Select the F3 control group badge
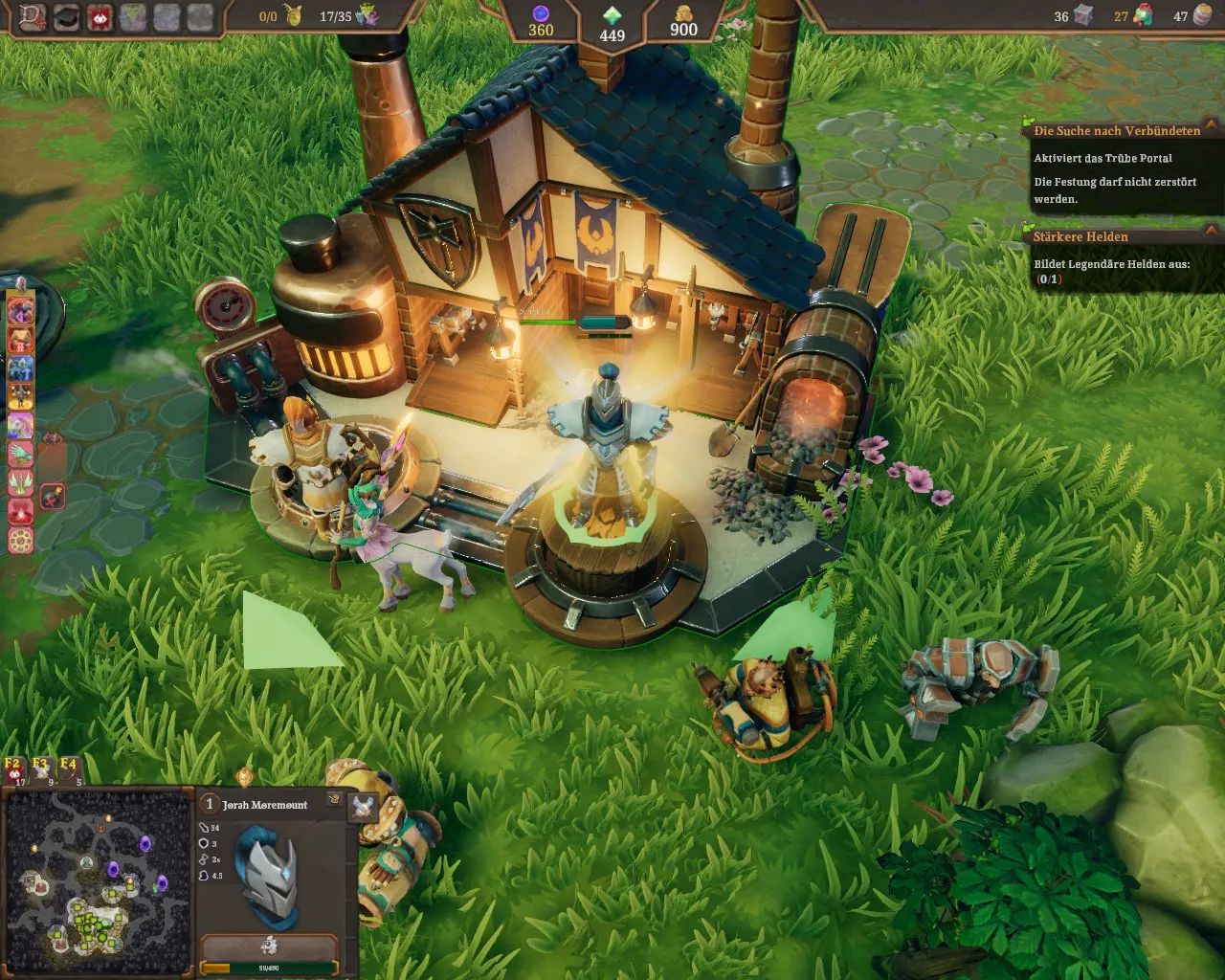Screen dimensions: 1225x980 click(40, 767)
